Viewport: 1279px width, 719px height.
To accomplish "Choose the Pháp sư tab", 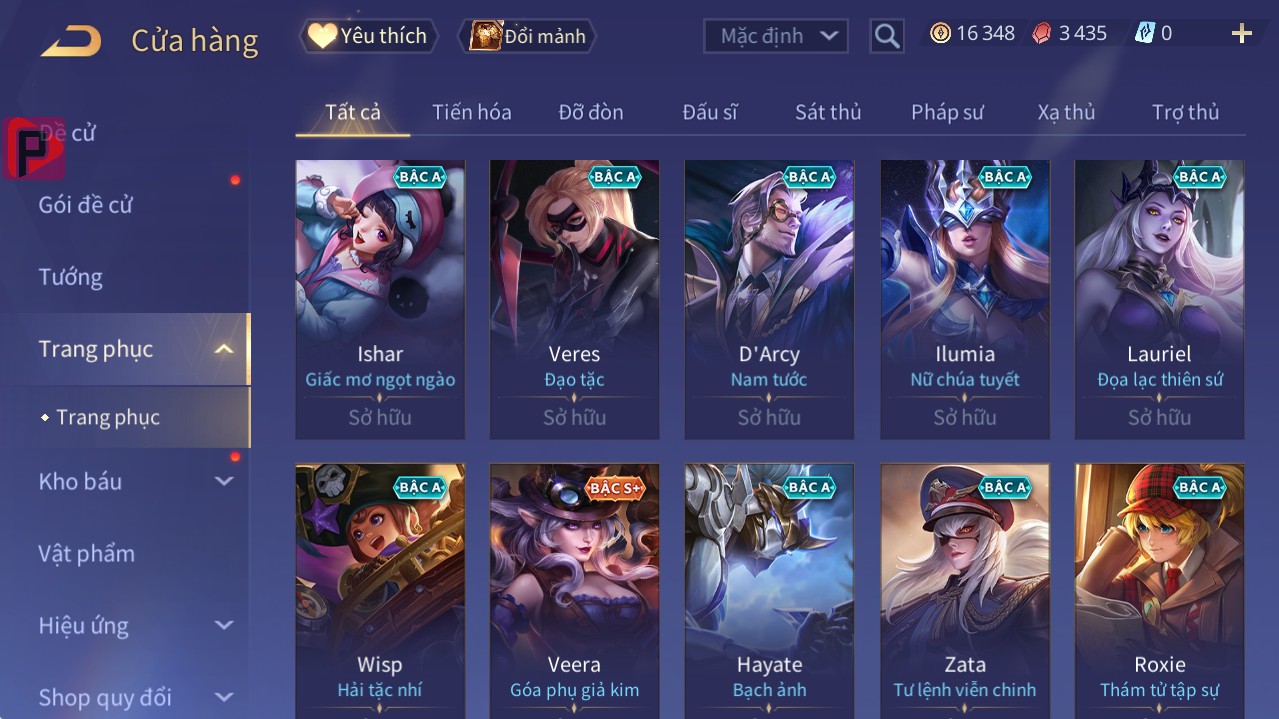I will pos(947,112).
